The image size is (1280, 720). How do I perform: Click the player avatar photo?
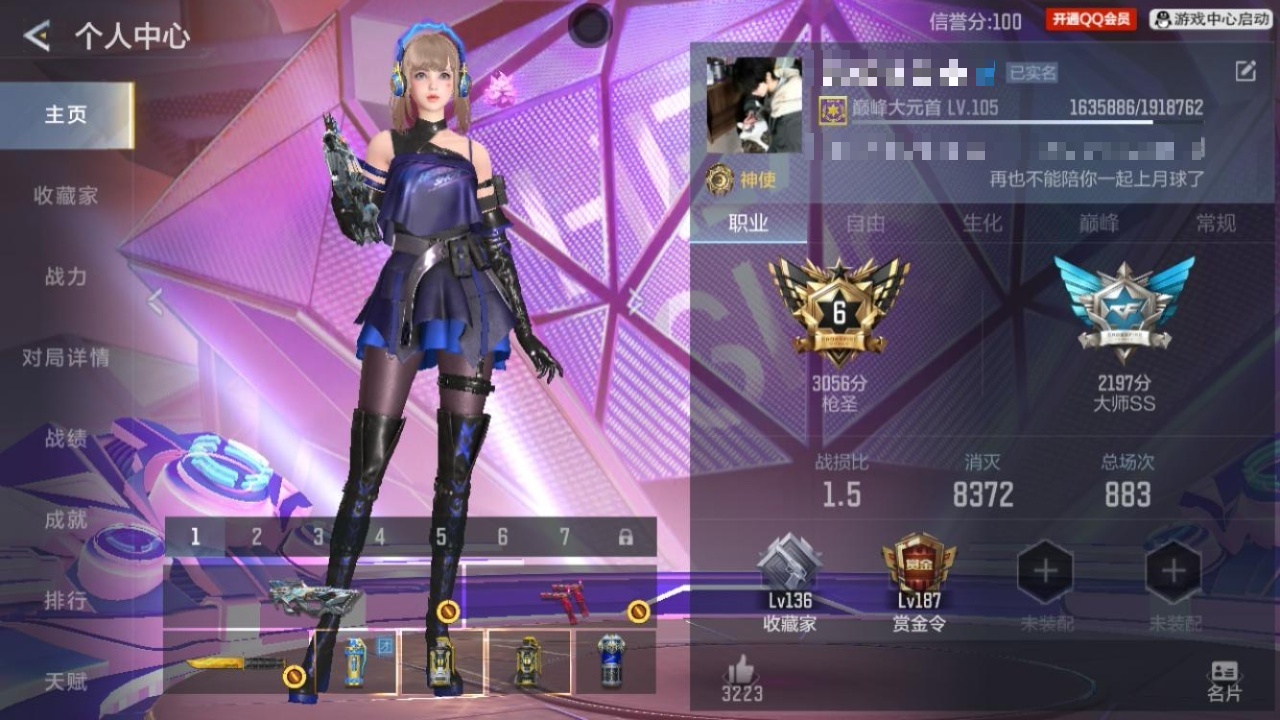[x=754, y=104]
